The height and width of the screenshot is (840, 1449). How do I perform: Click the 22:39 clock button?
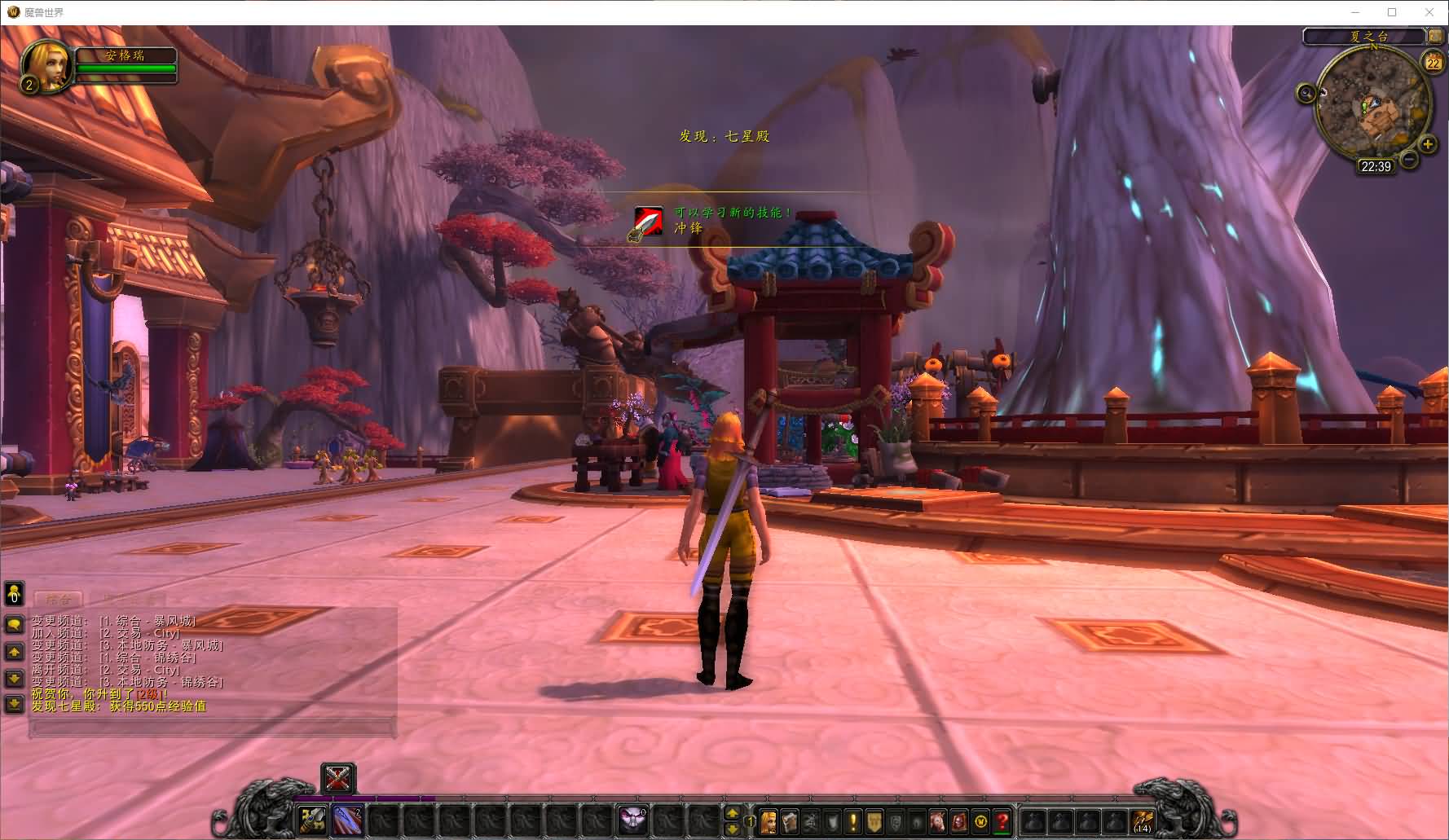coord(1376,166)
